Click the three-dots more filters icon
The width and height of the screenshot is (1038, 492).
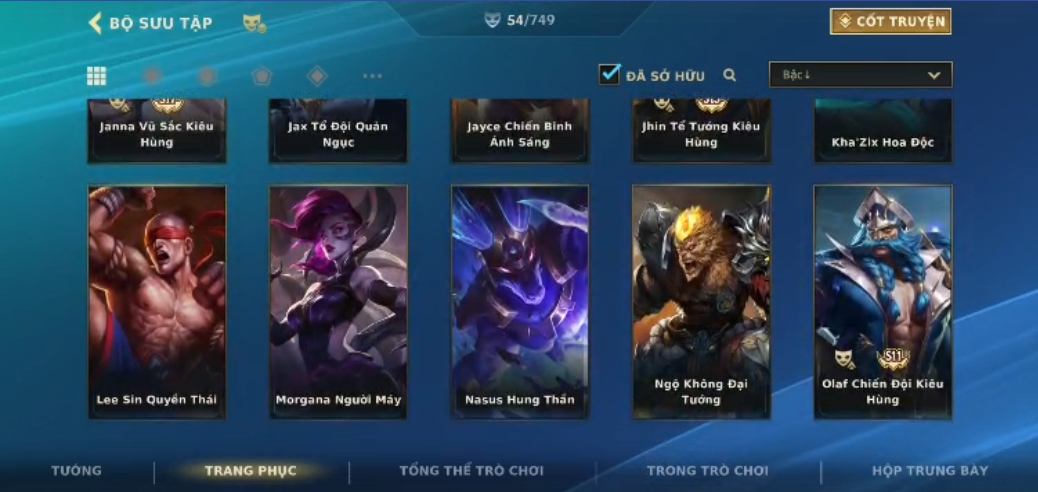[x=372, y=76]
